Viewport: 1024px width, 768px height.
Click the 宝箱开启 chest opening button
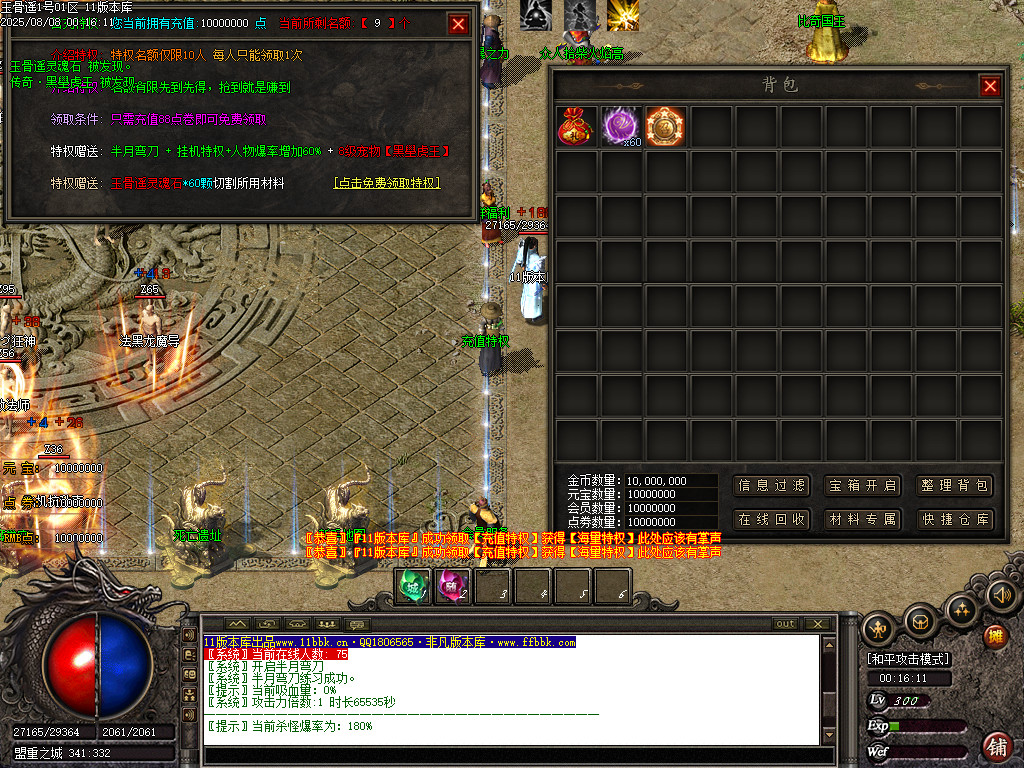point(862,486)
